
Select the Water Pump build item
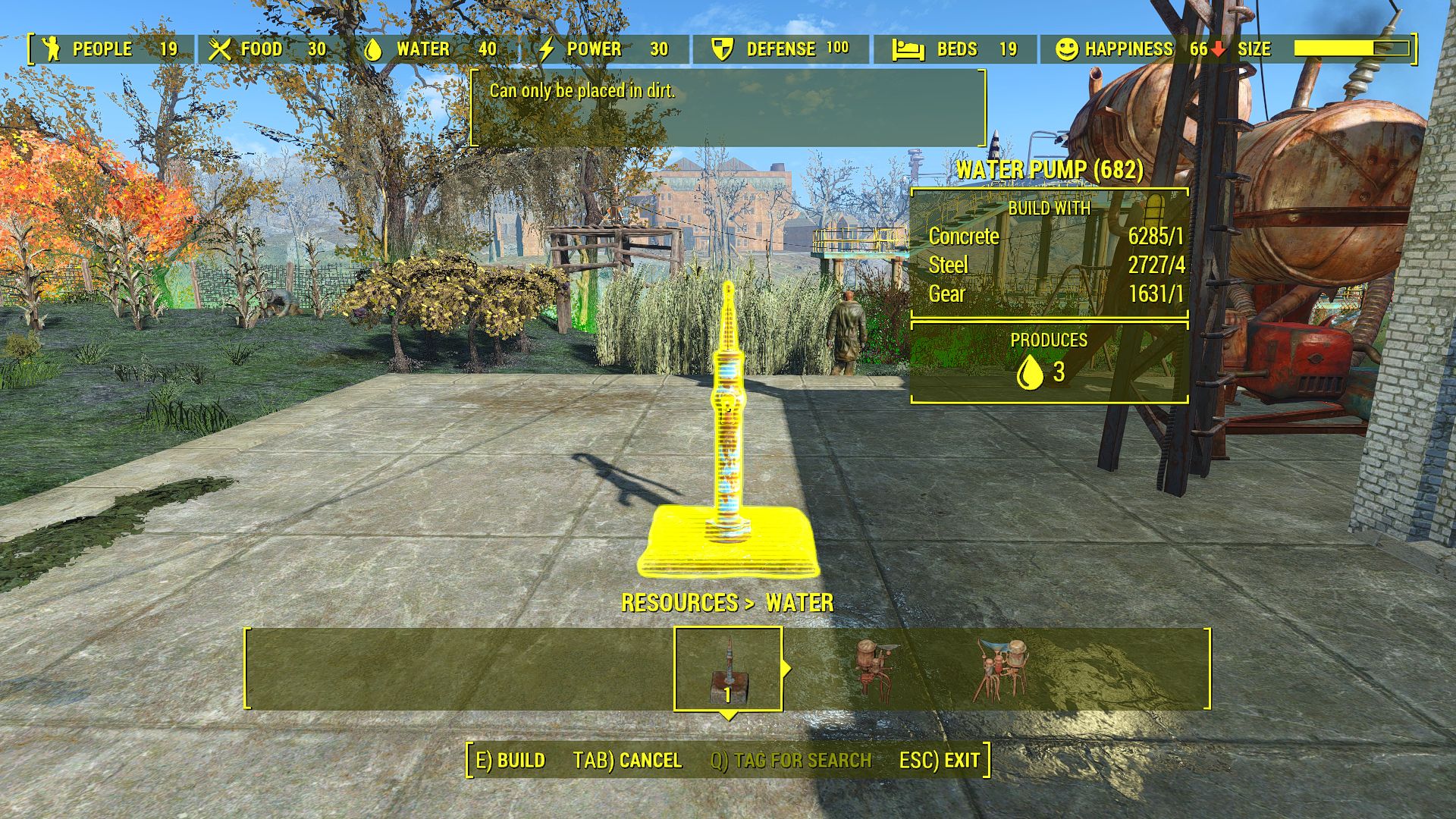coord(728,669)
